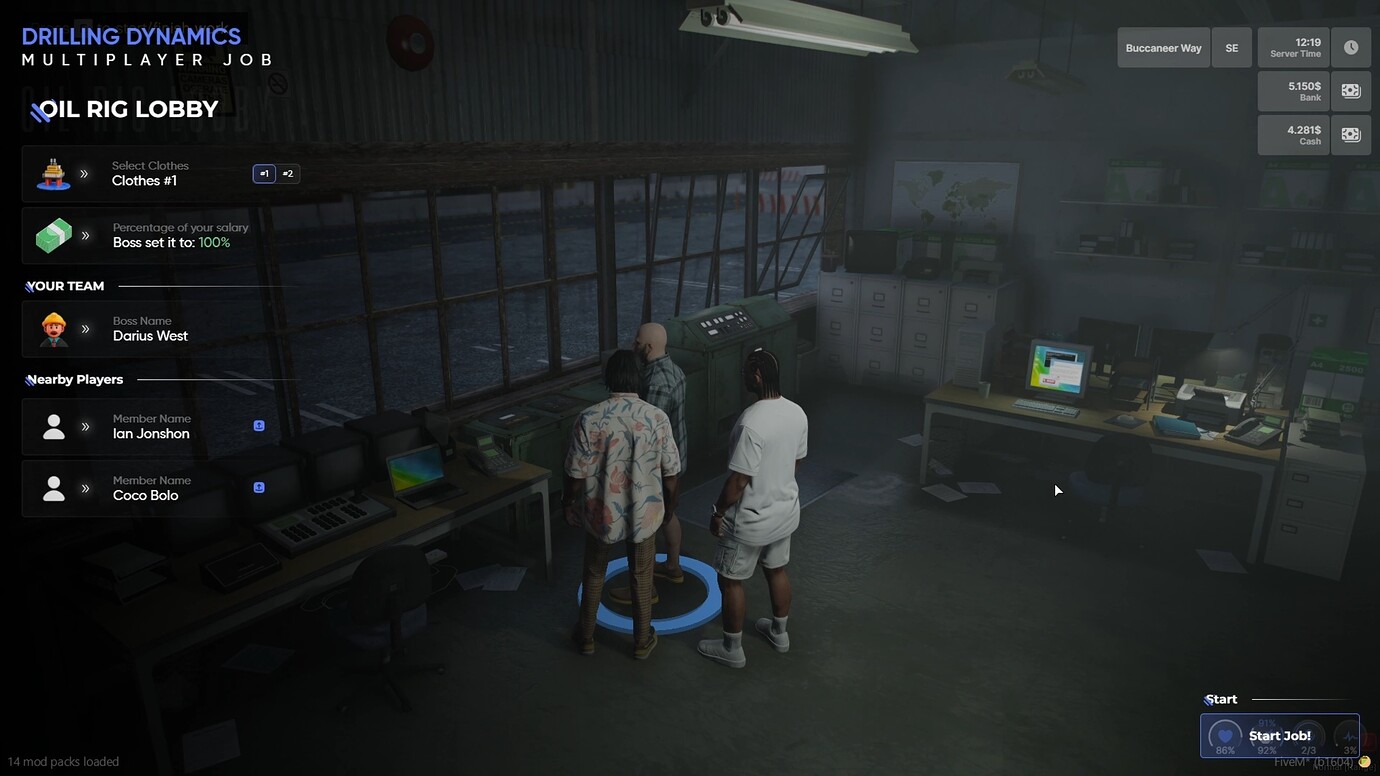
Task: Click the cash icon next to the Bank balance
Action: (1350, 90)
